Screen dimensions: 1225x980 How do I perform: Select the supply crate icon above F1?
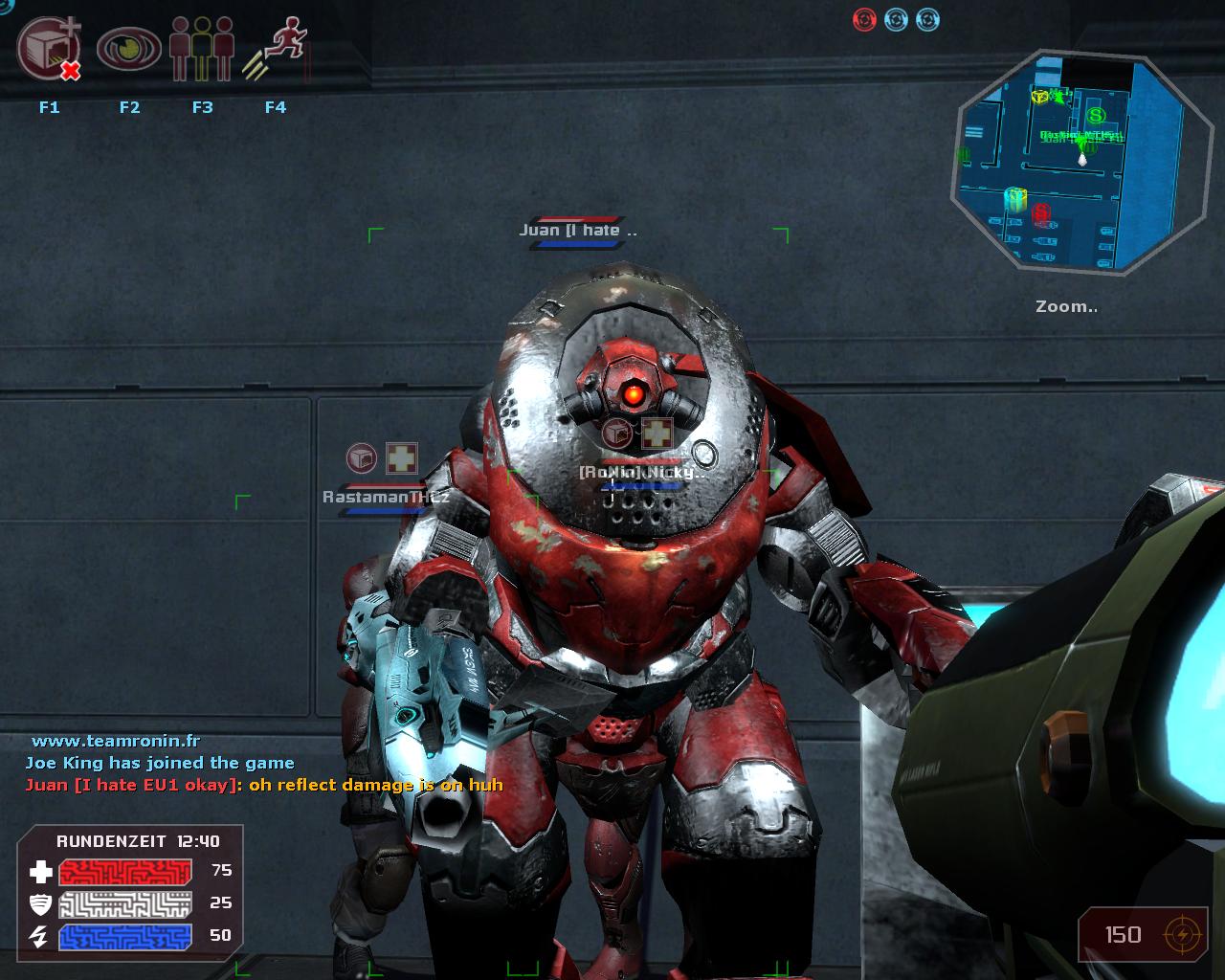point(49,51)
